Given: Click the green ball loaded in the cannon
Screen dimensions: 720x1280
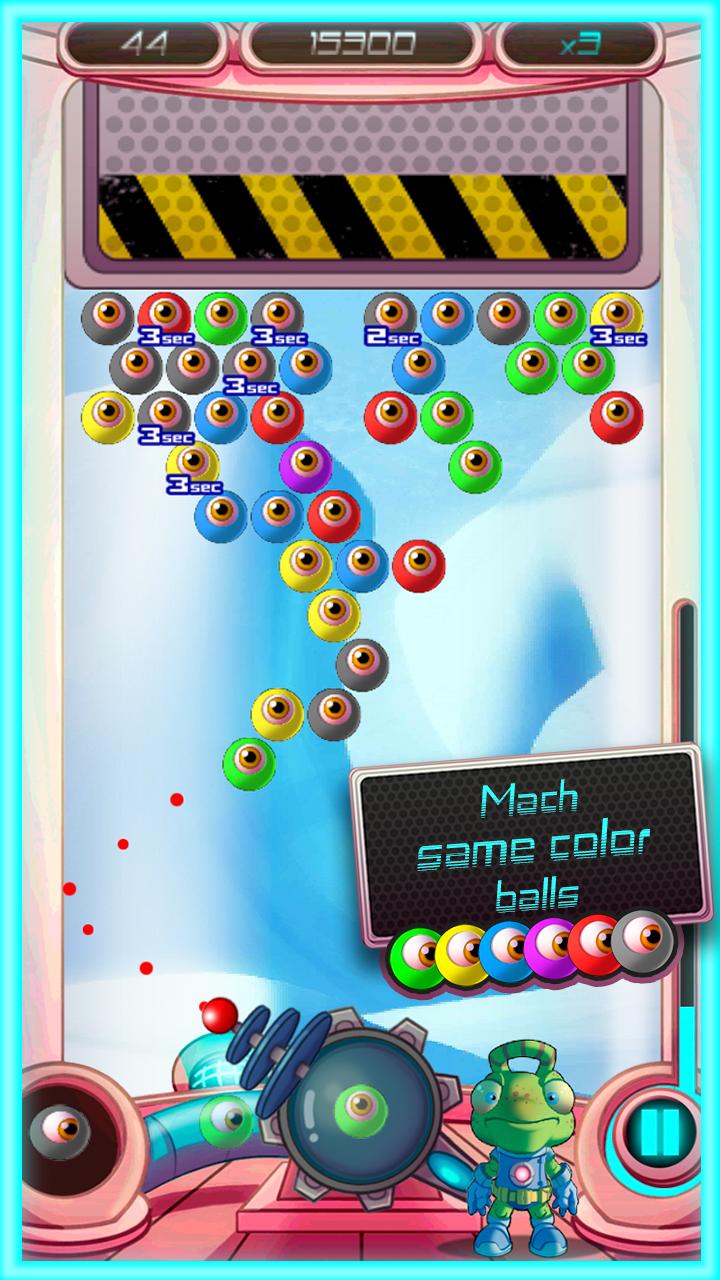Looking at the screenshot, I should pos(360,1105).
